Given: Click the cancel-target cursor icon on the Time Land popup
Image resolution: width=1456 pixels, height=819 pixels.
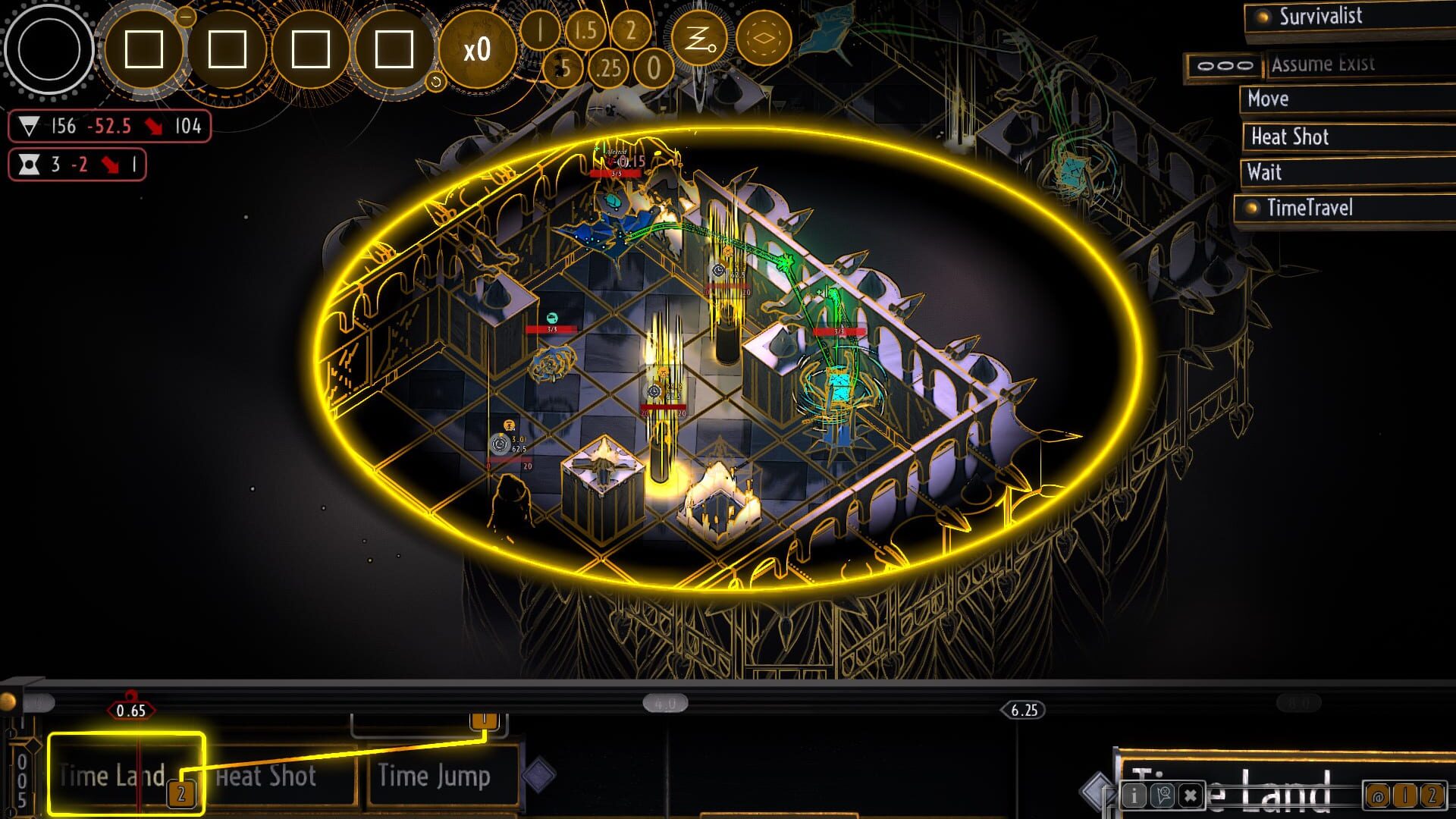Looking at the screenshot, I should coord(1163,796).
